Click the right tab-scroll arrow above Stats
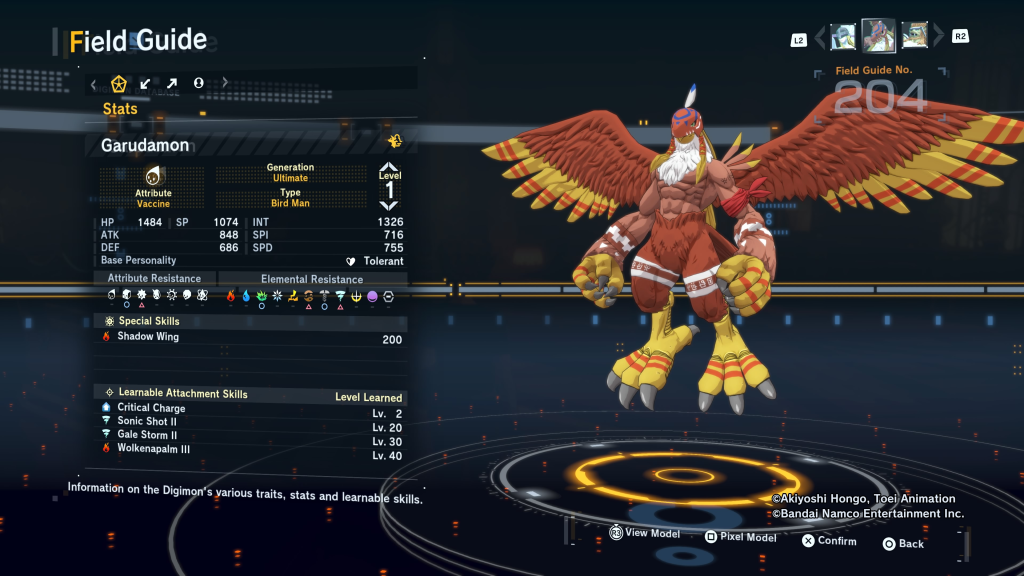Viewport: 1024px width, 576px height. (225, 83)
